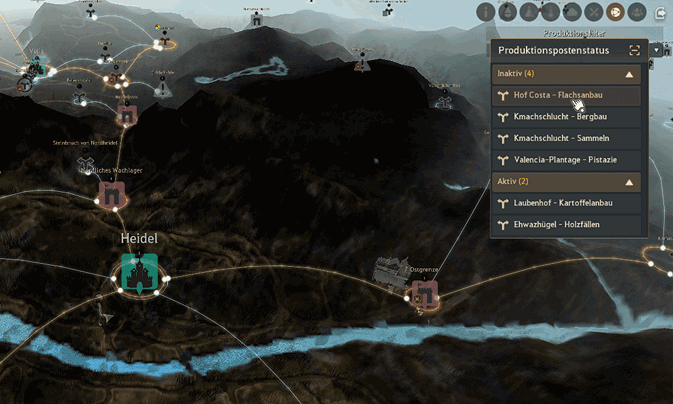Select the Heidel city node
This screenshot has width=673, height=404.
click(x=140, y=273)
